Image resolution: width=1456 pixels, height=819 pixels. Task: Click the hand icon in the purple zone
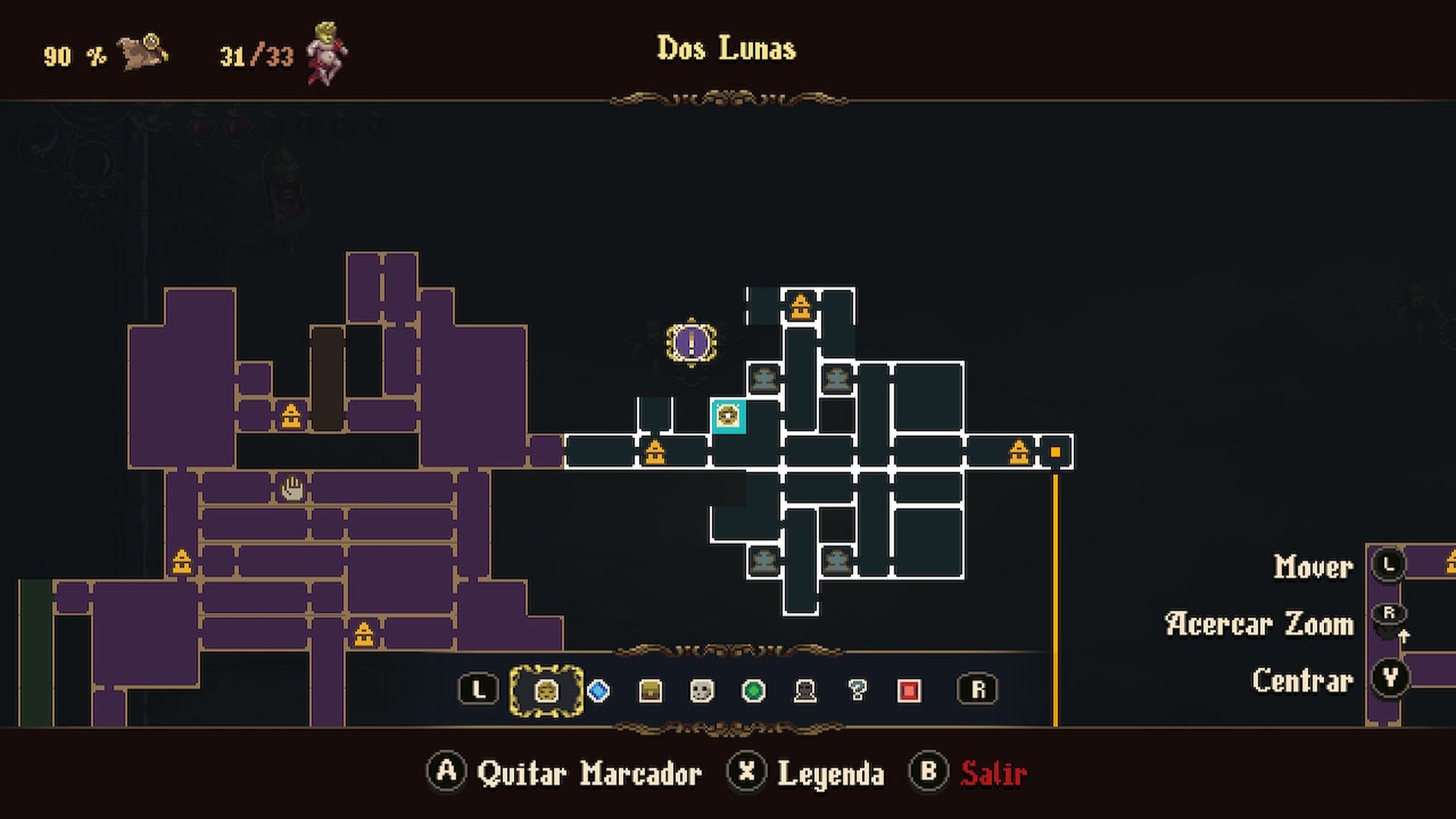[292, 487]
